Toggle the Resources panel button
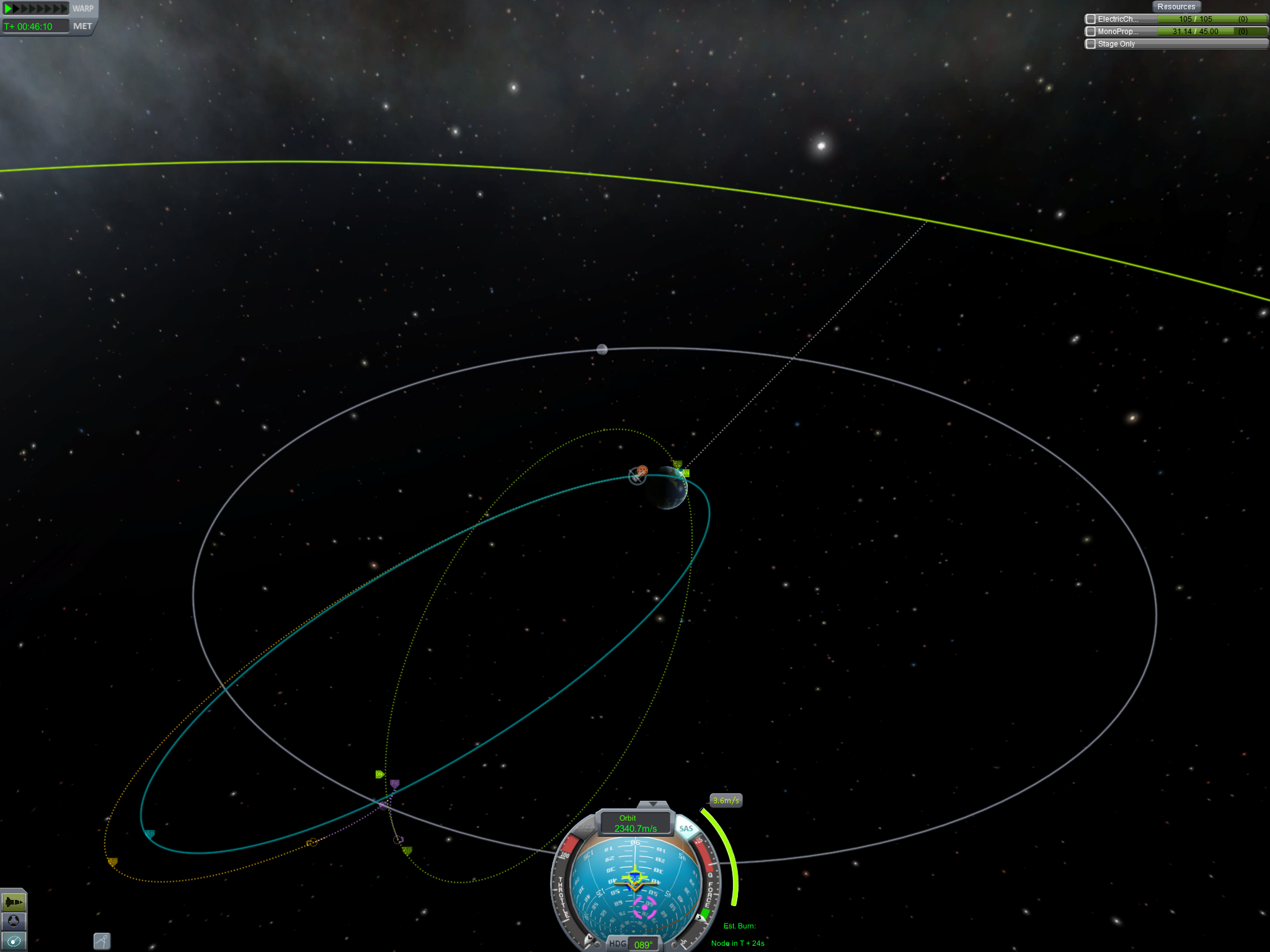The image size is (1270, 952). (1176, 7)
